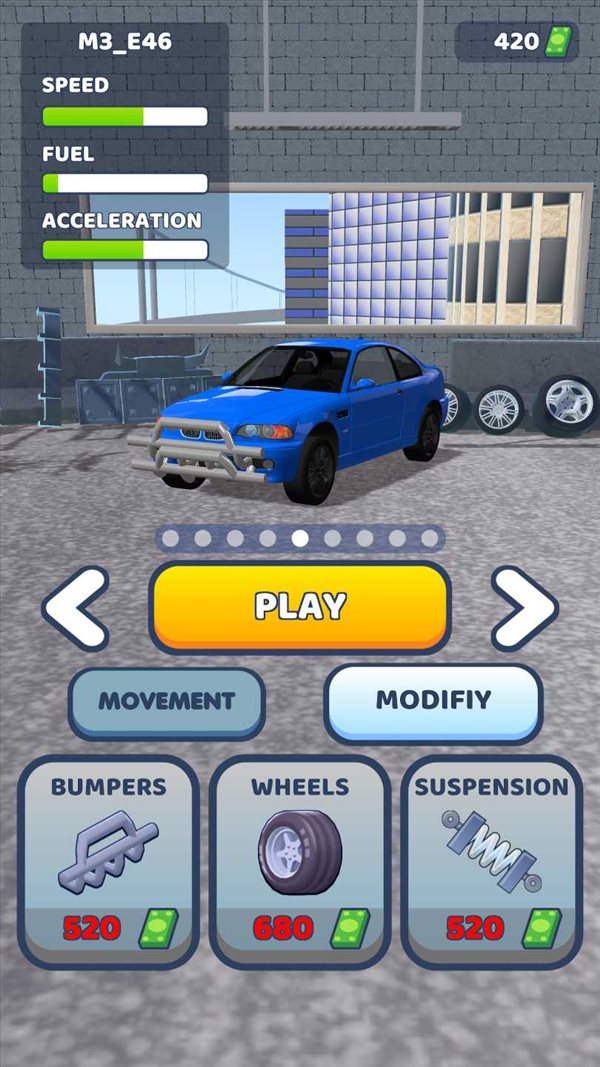Tap the cash balance showing 420
Viewport: 600px width, 1067px height.
point(518,42)
